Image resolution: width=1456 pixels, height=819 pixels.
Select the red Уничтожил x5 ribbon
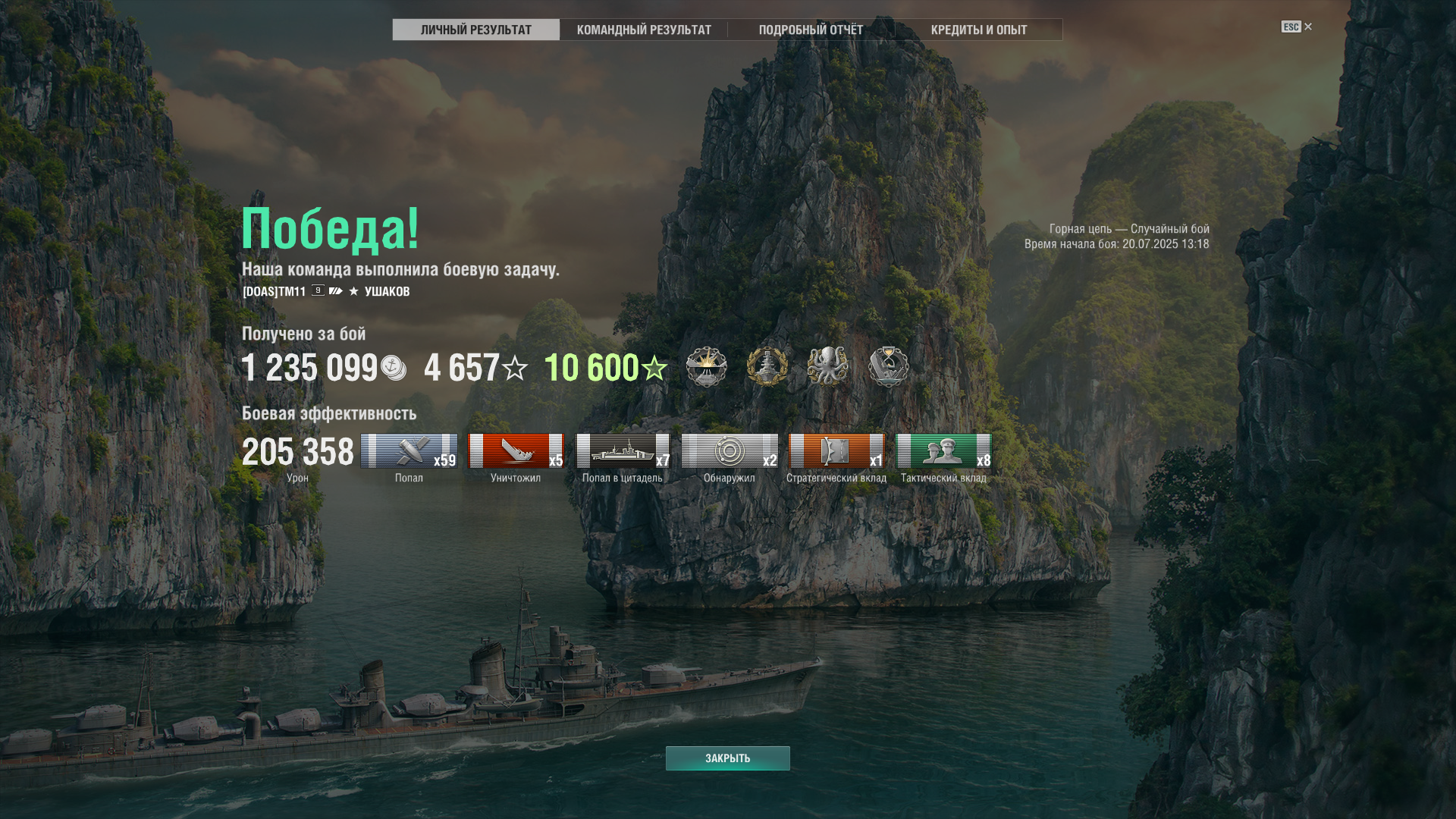[516, 451]
